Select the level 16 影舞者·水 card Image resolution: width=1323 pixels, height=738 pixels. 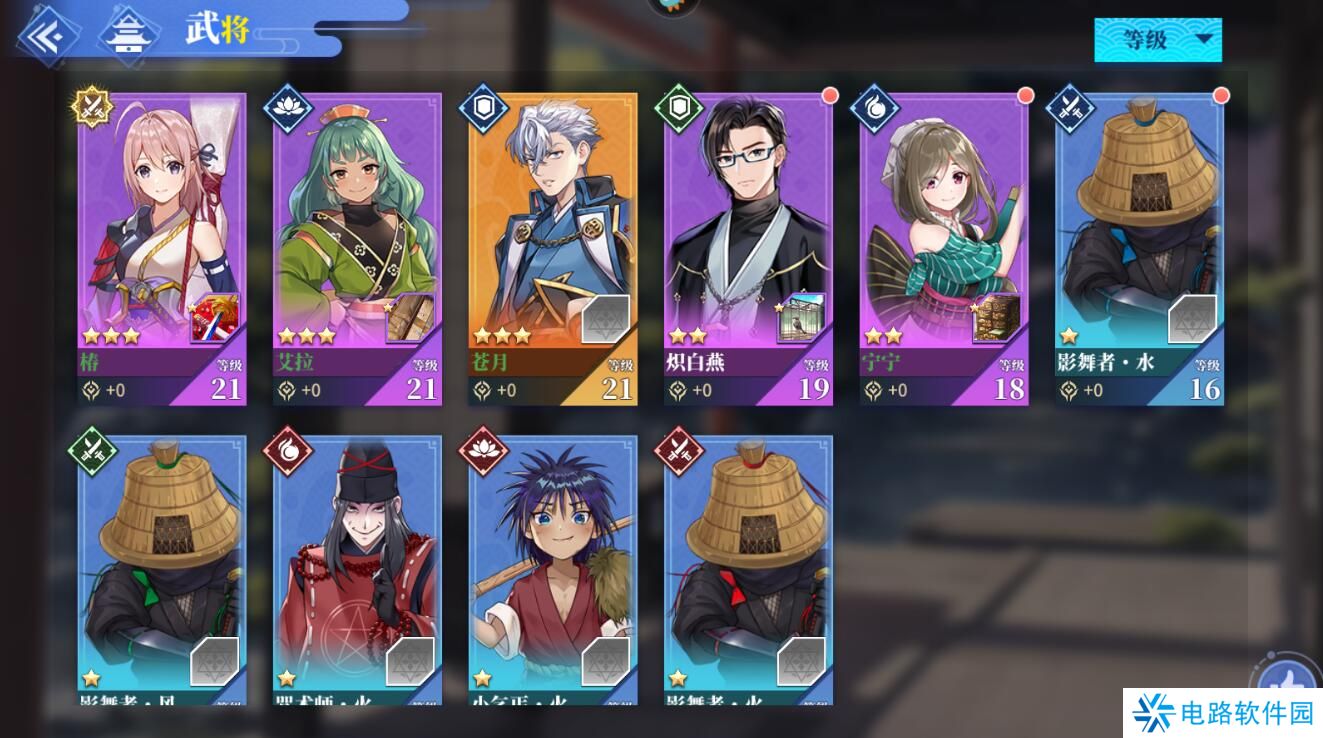[1139, 230]
